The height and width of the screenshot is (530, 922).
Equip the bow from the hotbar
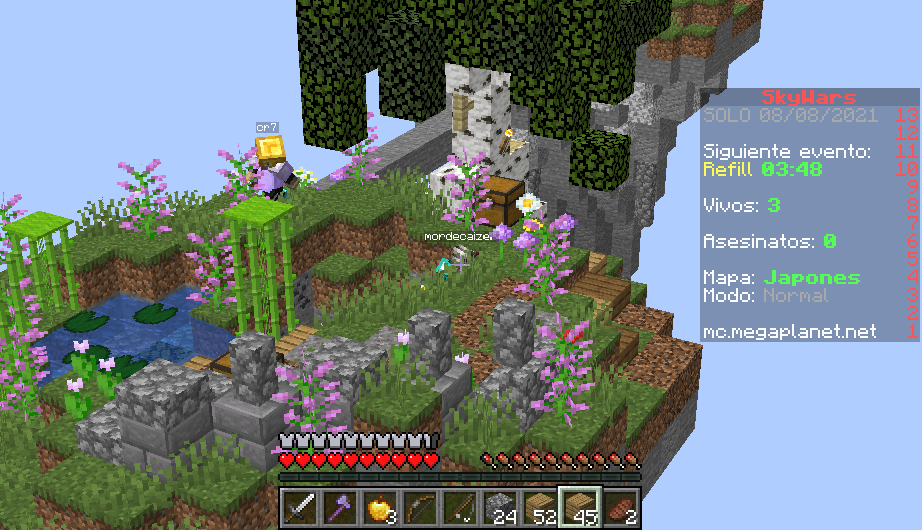[419, 508]
